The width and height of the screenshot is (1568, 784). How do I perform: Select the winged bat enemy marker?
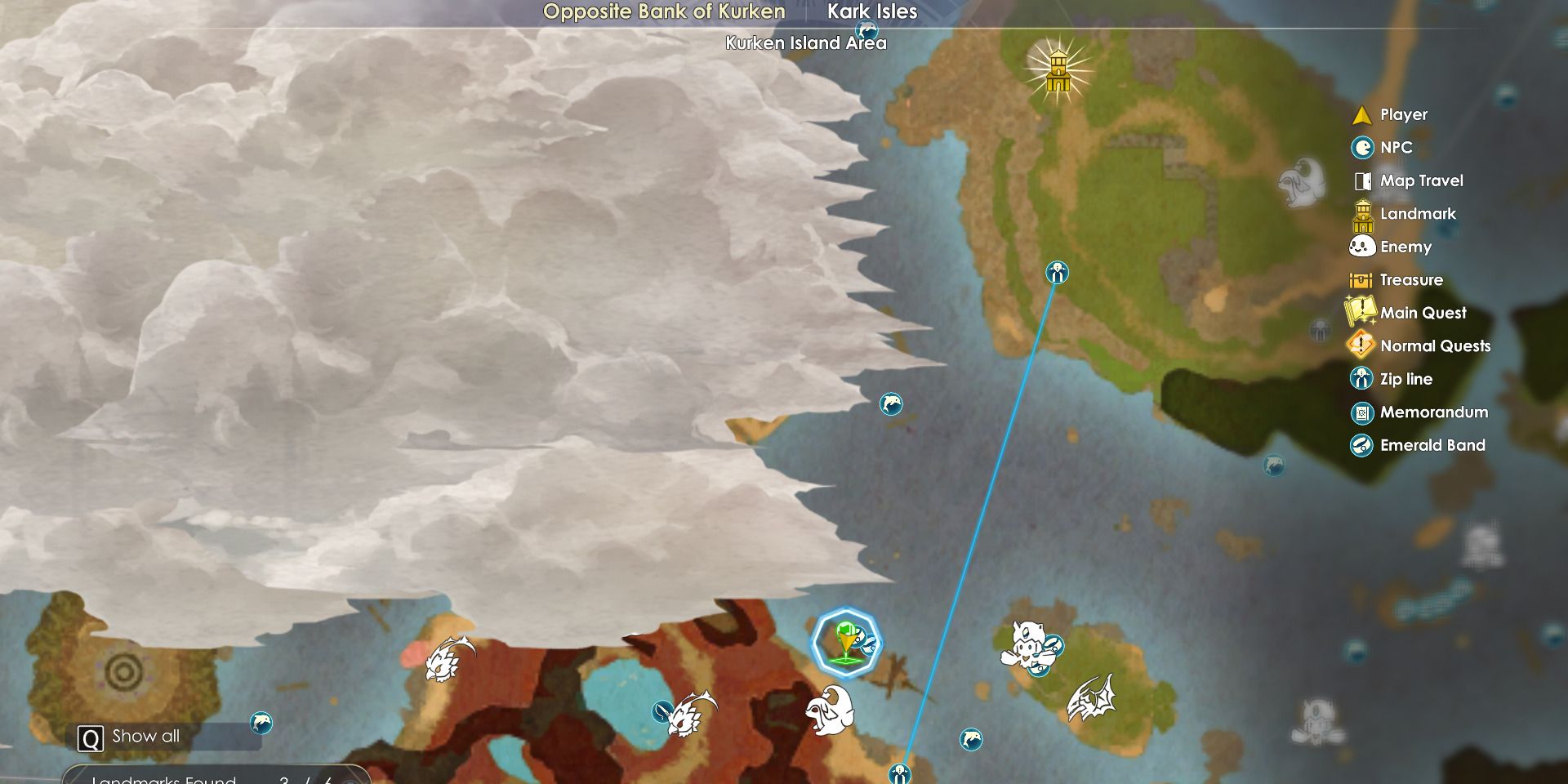coord(1090,698)
